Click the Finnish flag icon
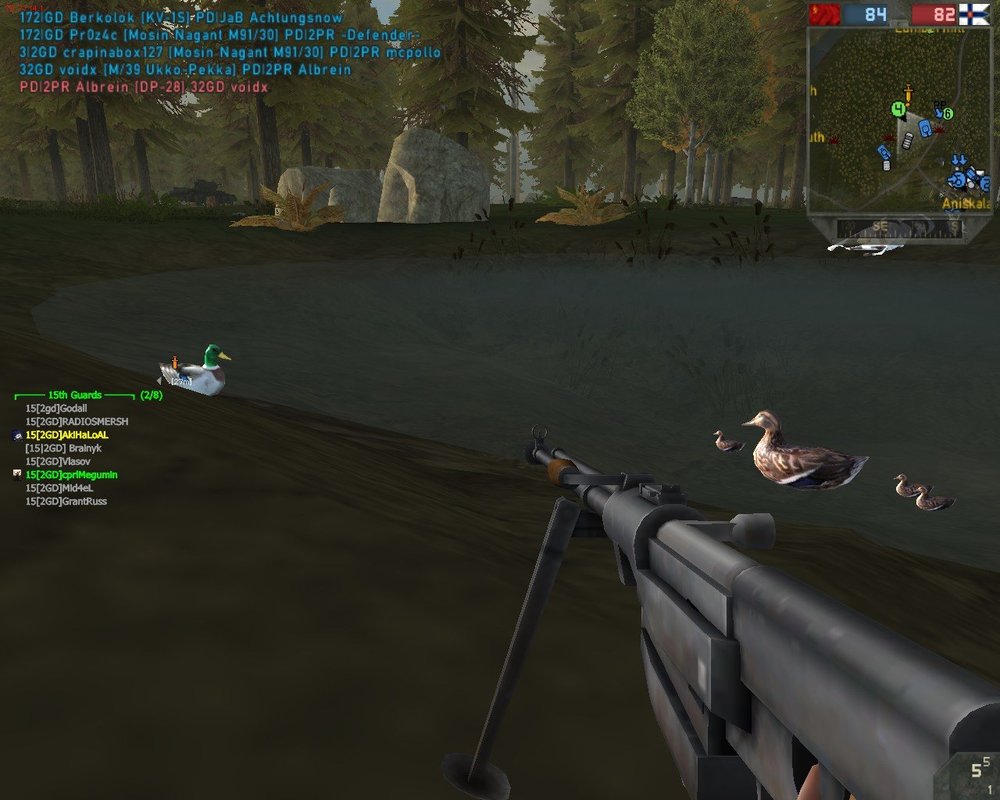Screen dimensions: 1000x800 click(975, 14)
